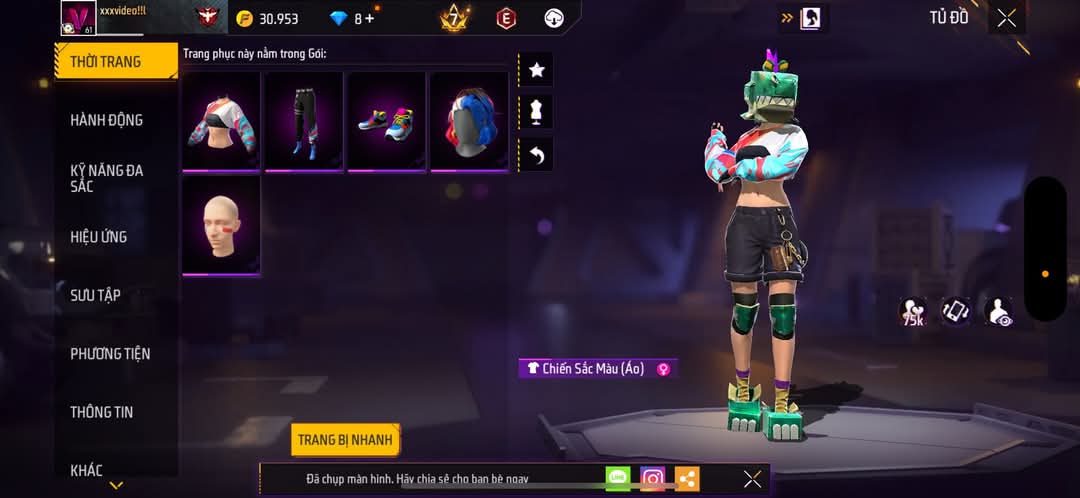Close the TỦ ĐỒ wardrobe screen
This screenshot has height=498, width=1080.
1006,18
